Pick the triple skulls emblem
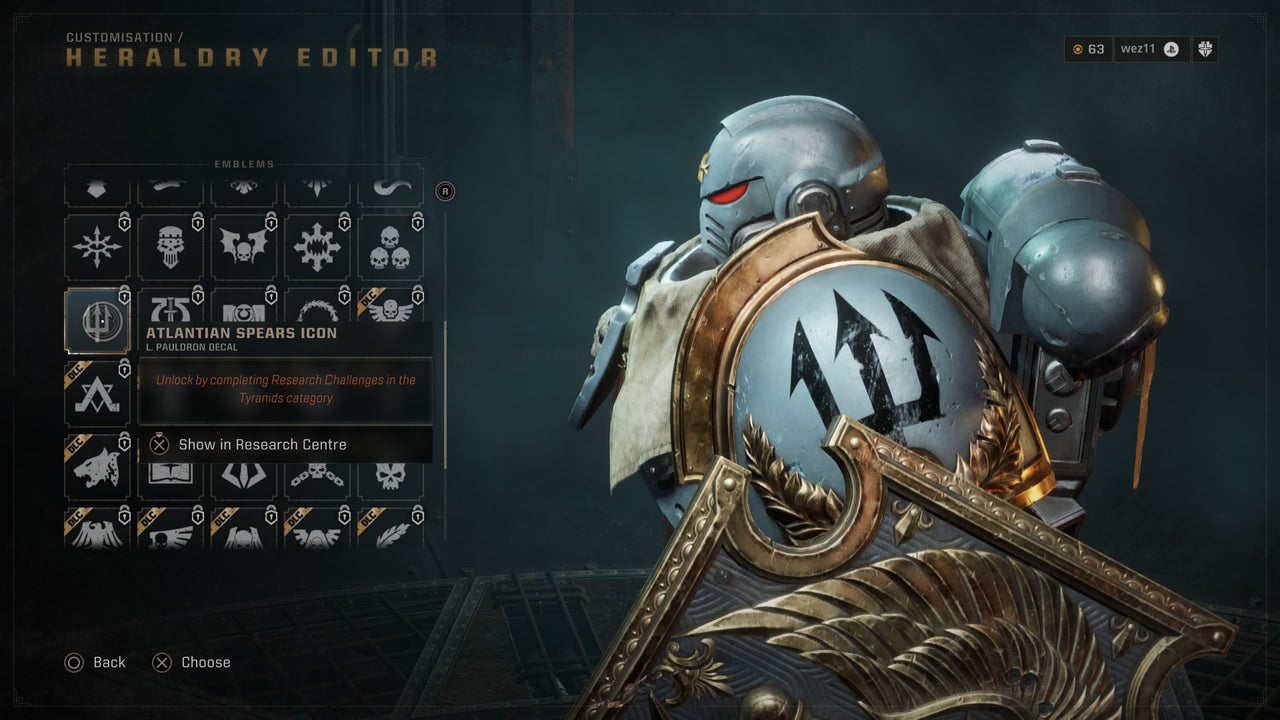 click(390, 247)
